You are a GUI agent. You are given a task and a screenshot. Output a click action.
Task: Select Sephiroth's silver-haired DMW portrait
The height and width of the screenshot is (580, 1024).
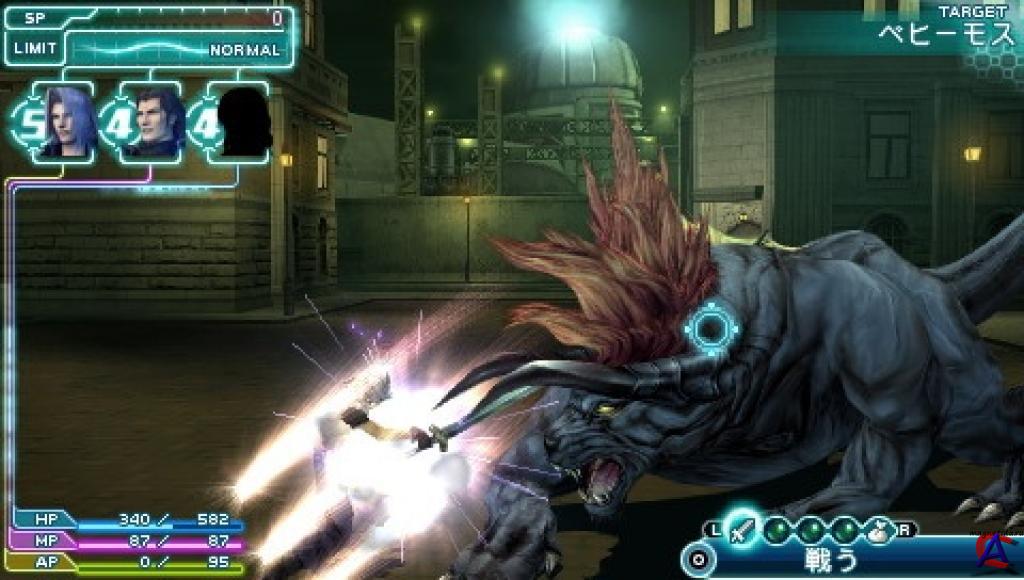66,121
